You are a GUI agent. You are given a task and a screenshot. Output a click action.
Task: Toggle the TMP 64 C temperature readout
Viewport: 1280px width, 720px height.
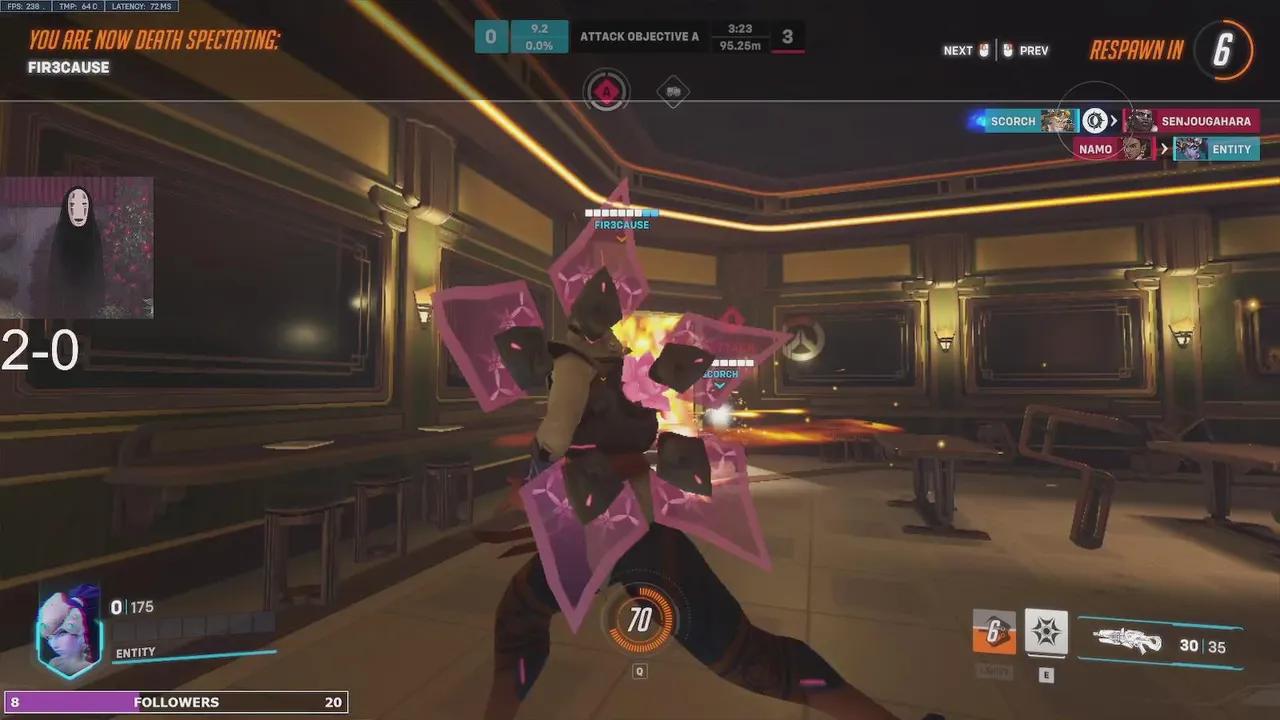coord(63,5)
